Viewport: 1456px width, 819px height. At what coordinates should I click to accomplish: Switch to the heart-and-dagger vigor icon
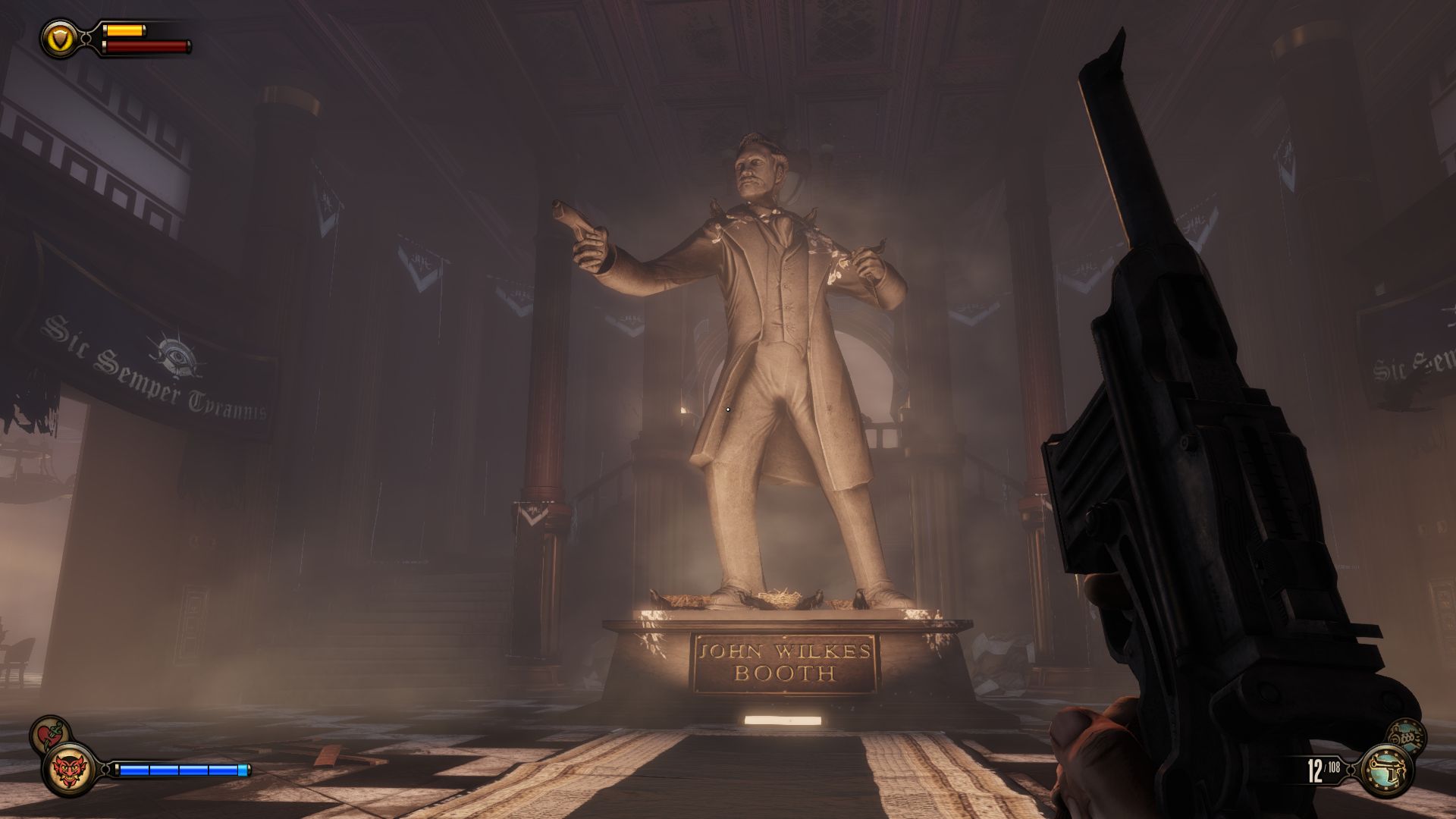50,733
